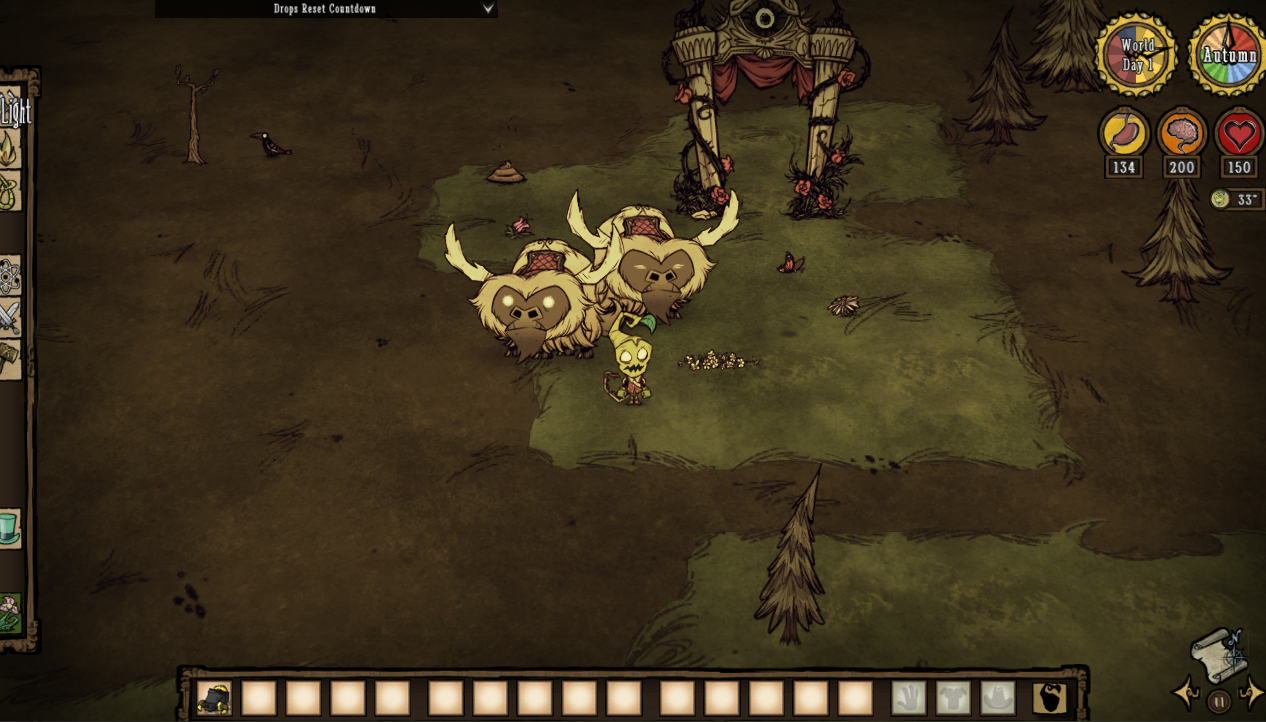Switch to the Fight tab with crossed swords
Screen dimensions: 1266x722
pyautogui.click(x=8, y=318)
